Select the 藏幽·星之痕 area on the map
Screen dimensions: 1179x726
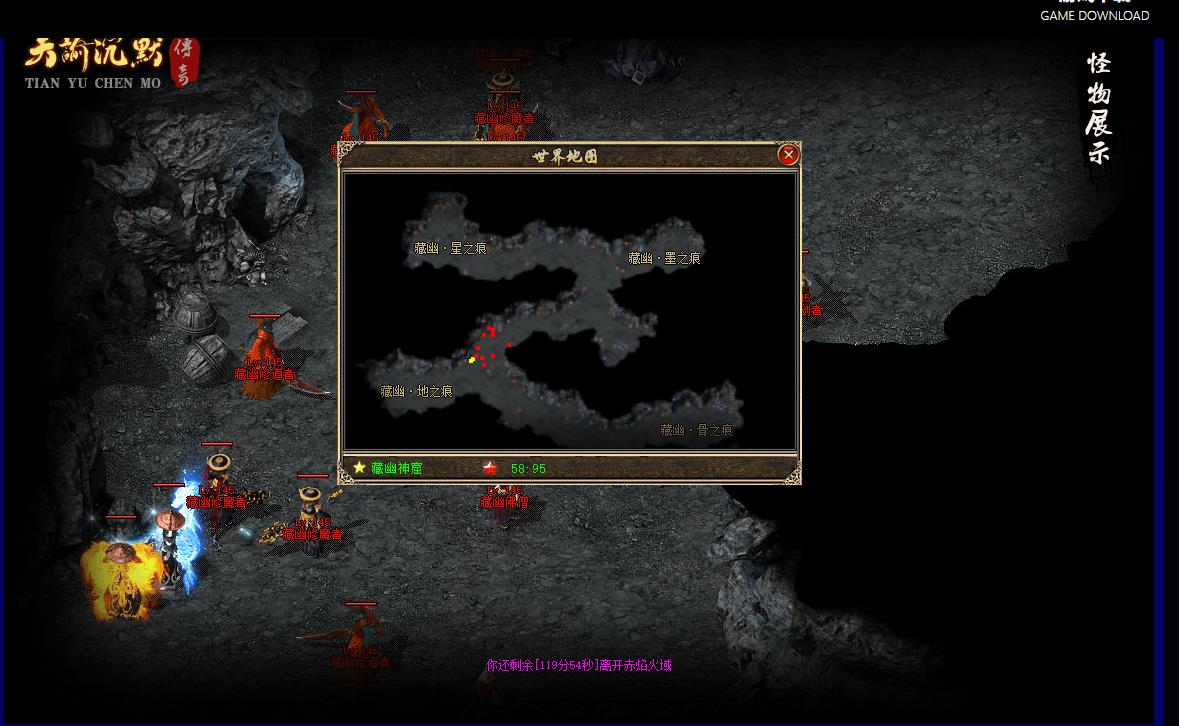(450, 248)
